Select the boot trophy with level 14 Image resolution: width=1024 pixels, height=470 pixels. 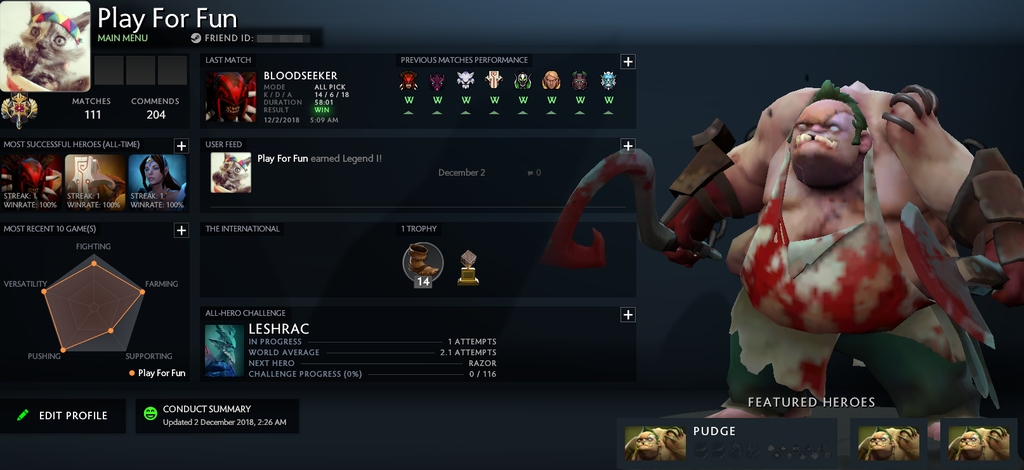coord(422,264)
